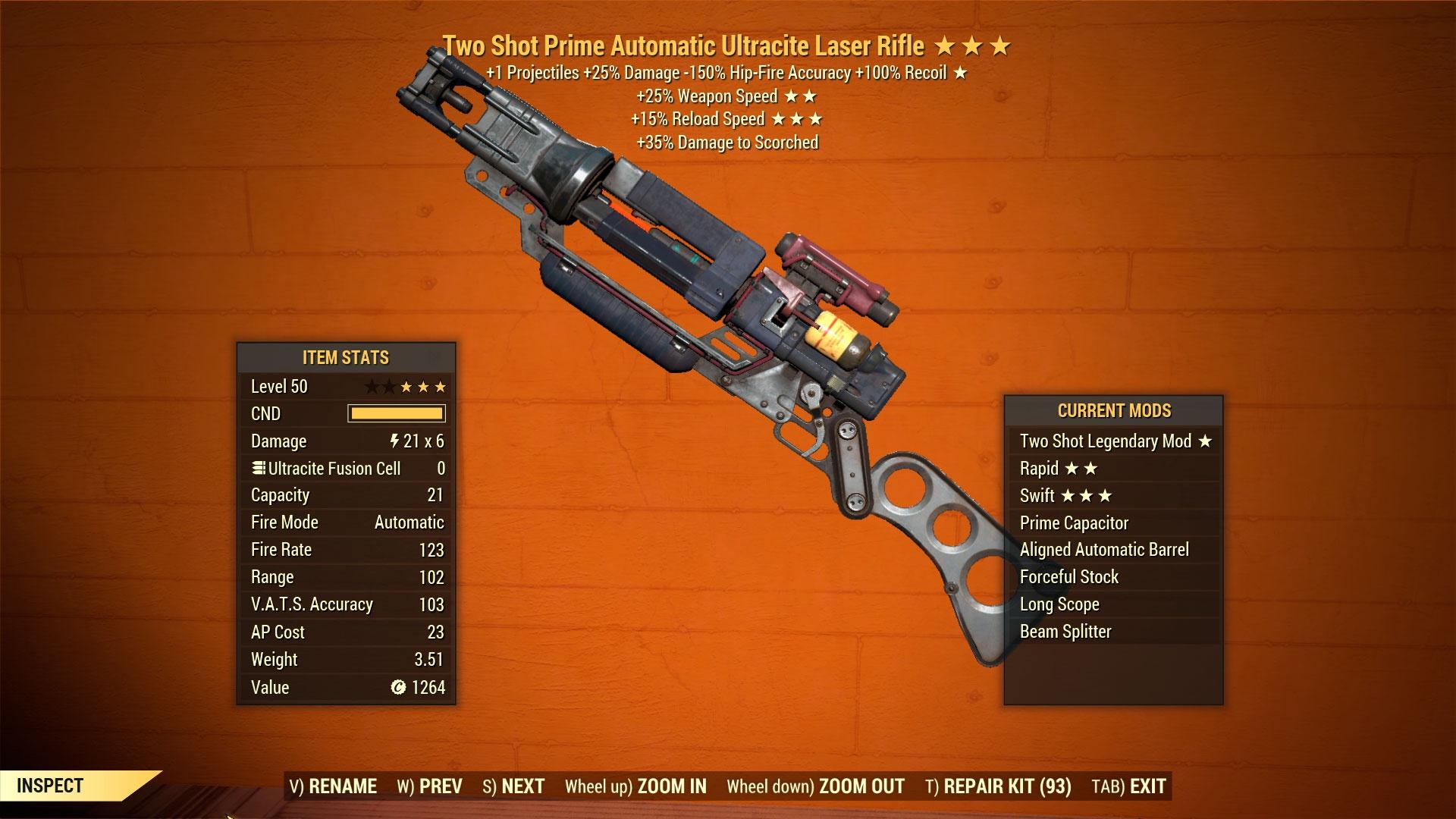Rename the laser rifle

coord(333,786)
